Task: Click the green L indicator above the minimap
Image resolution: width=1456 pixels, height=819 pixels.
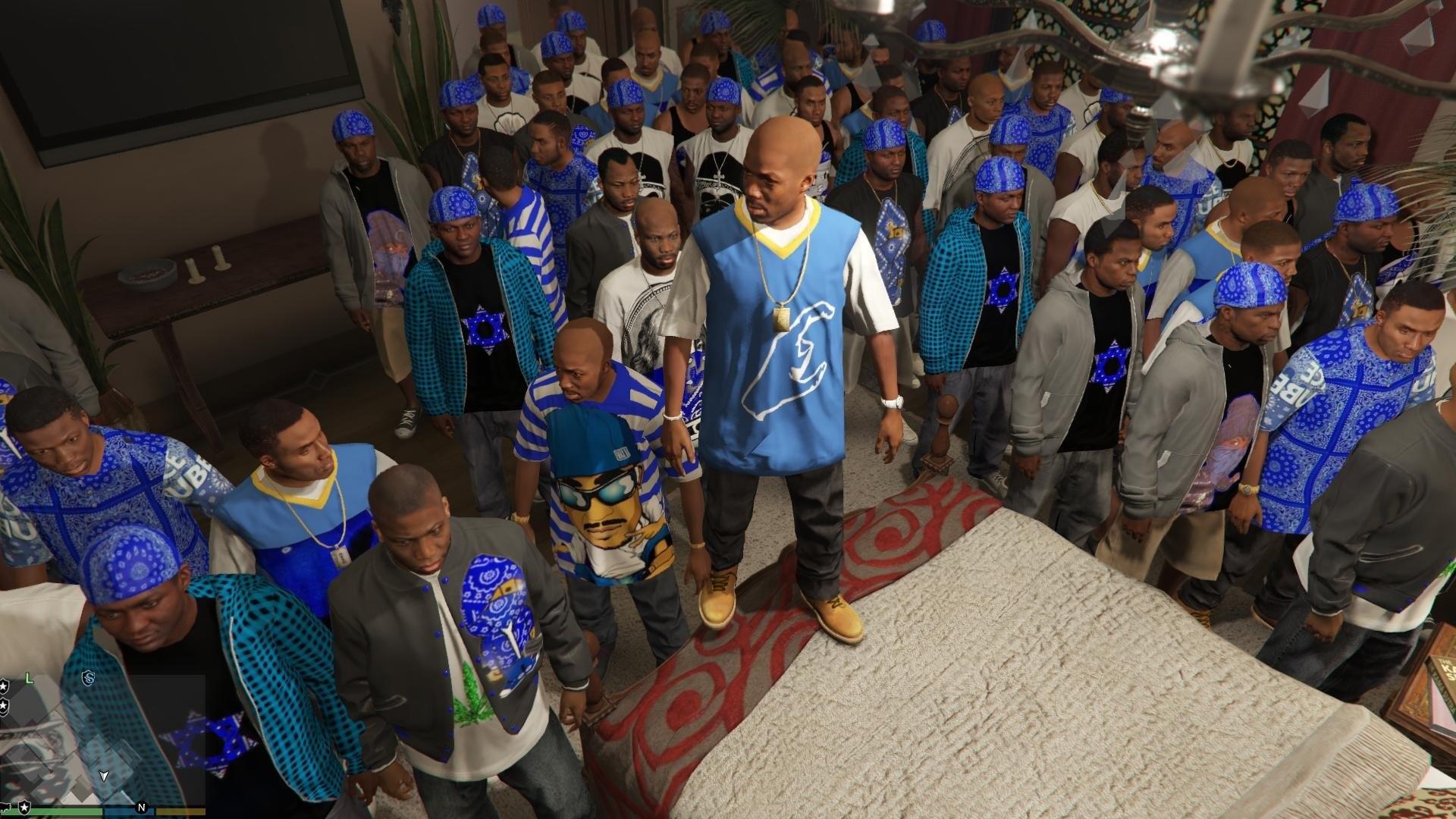Action: tap(28, 677)
